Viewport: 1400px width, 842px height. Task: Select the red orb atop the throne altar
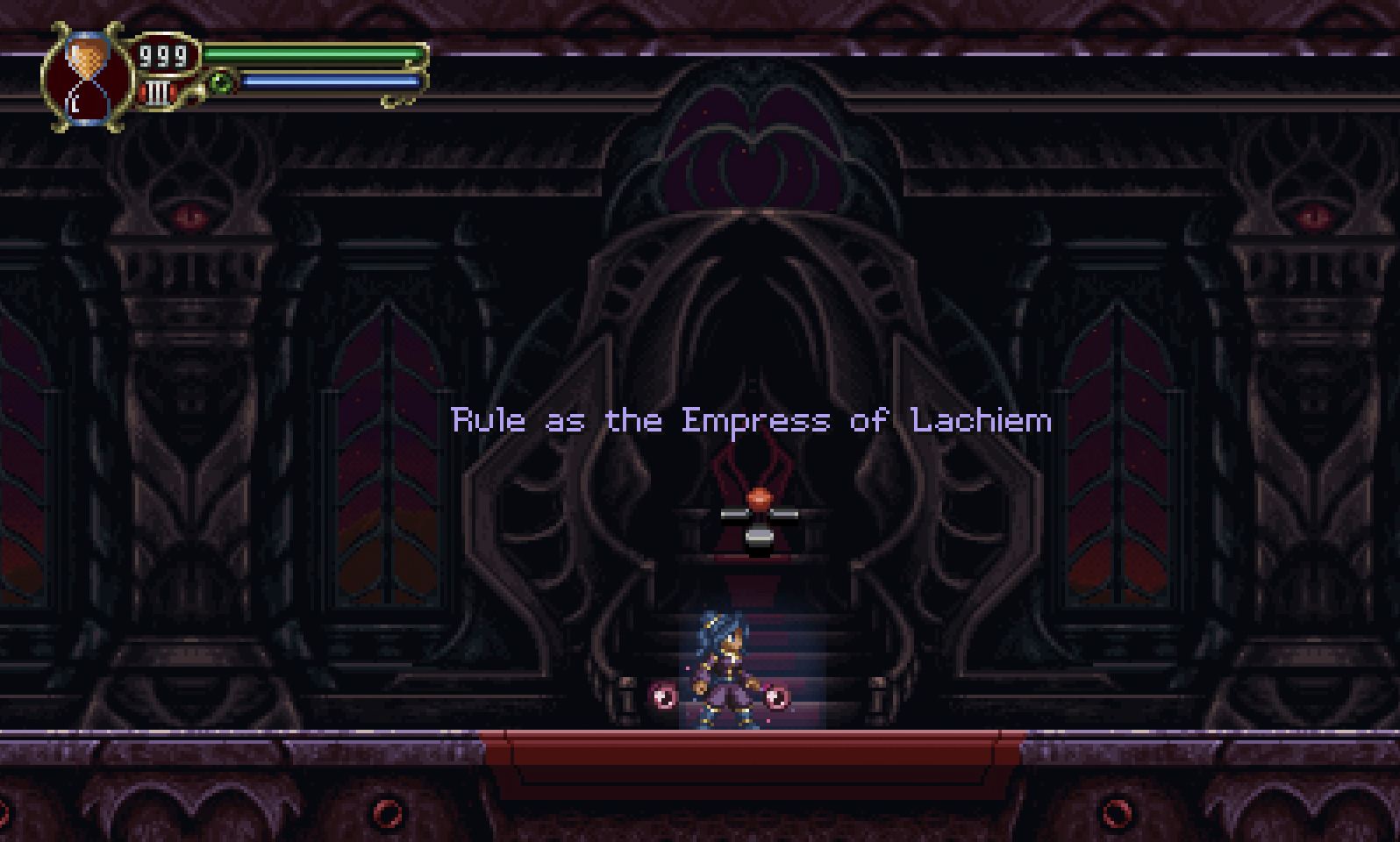760,497
